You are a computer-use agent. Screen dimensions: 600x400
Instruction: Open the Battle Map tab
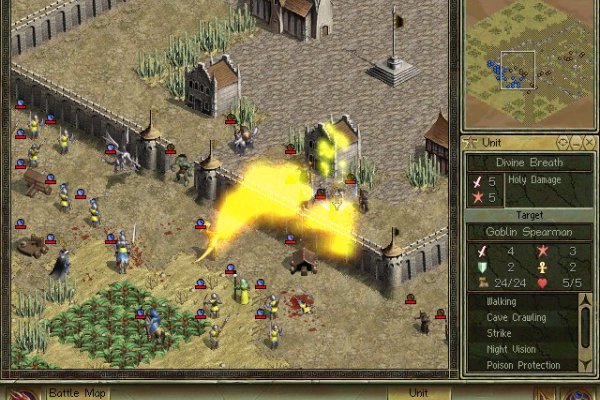click(73, 392)
